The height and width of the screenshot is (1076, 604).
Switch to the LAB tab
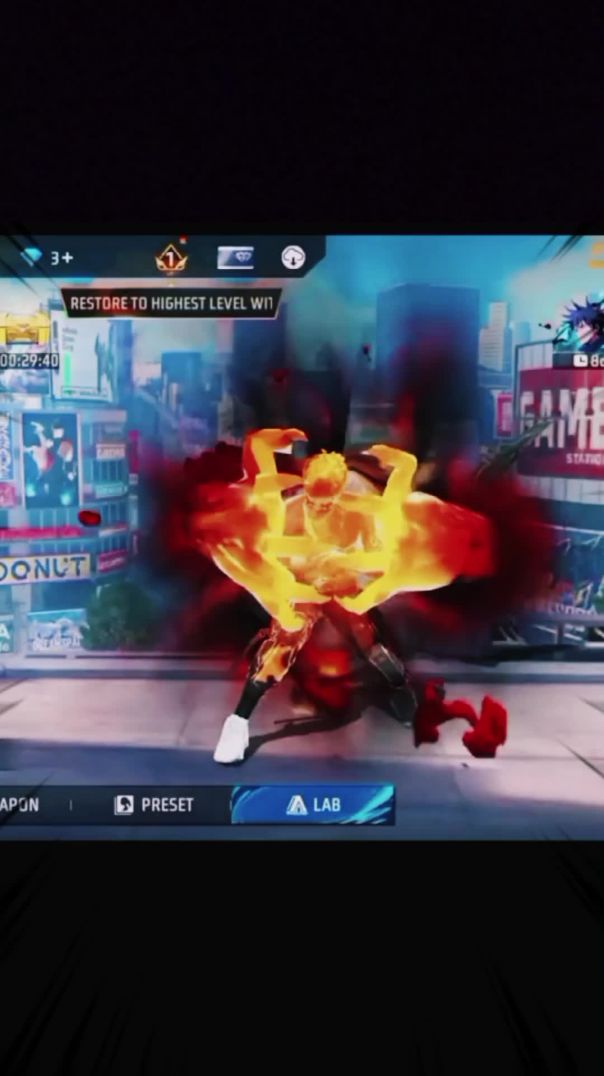click(313, 805)
